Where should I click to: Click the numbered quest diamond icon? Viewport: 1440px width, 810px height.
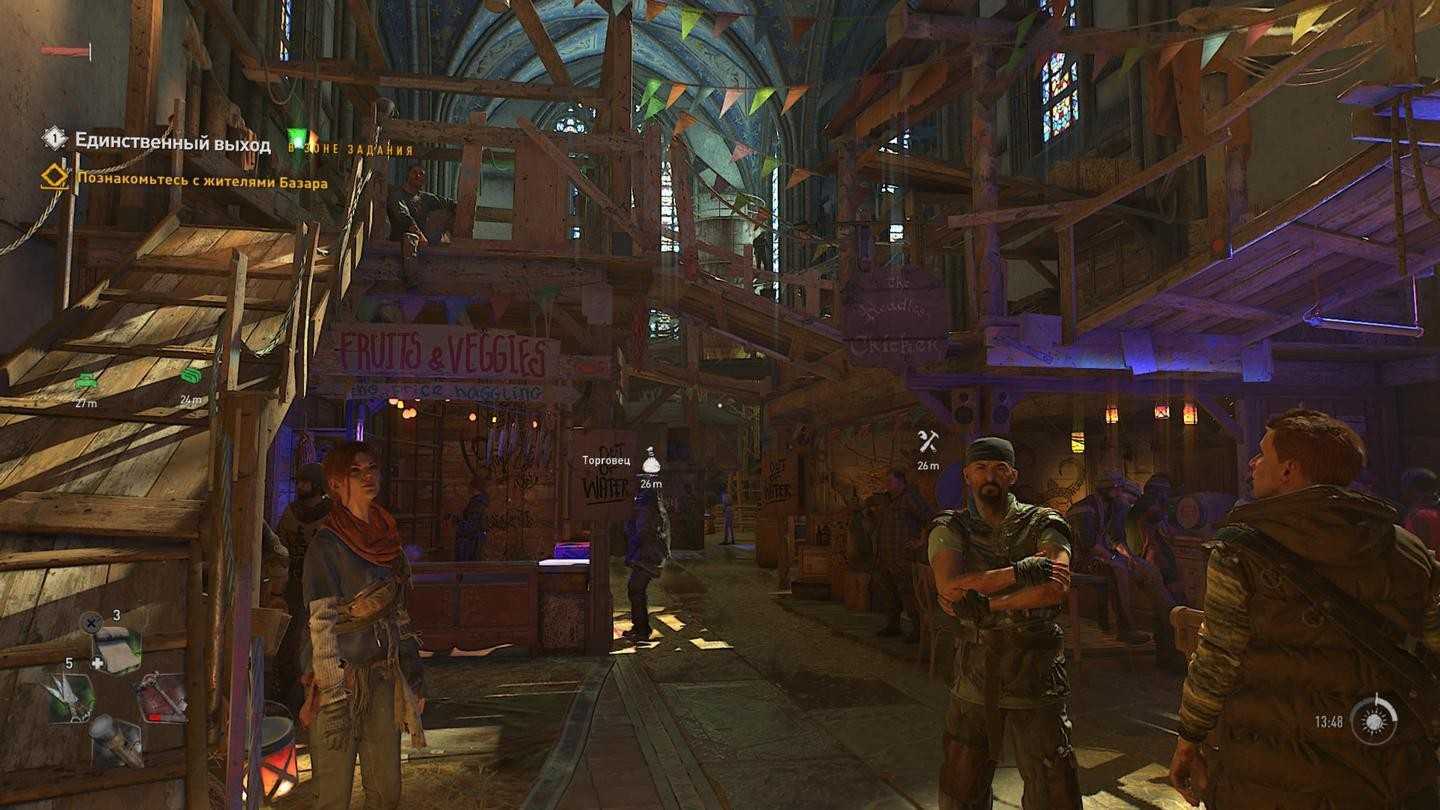pos(54,139)
